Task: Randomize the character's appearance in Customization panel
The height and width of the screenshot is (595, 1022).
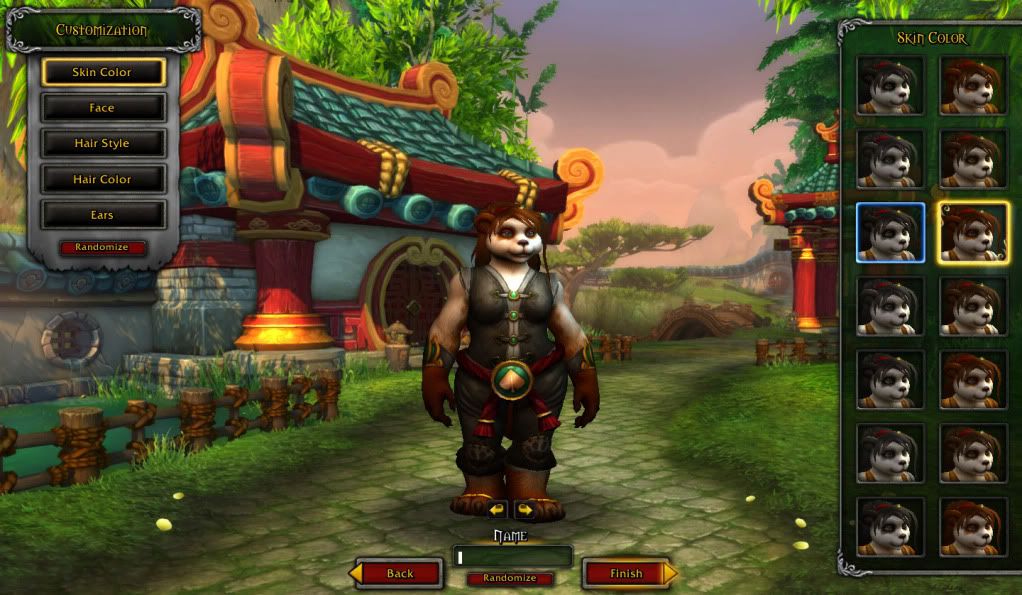Action: pos(103,248)
